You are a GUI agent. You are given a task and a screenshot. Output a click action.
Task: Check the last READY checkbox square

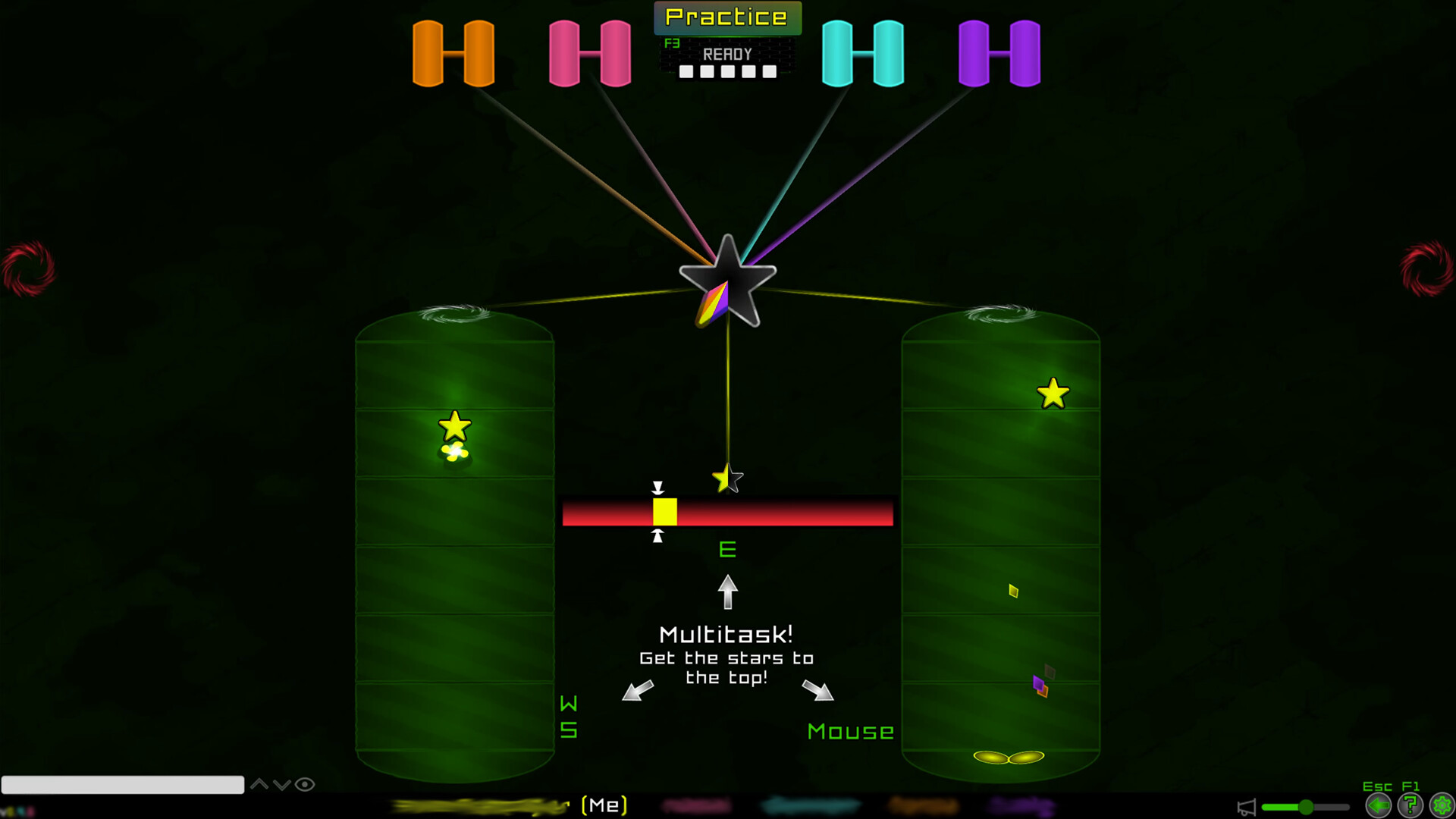pos(769,73)
